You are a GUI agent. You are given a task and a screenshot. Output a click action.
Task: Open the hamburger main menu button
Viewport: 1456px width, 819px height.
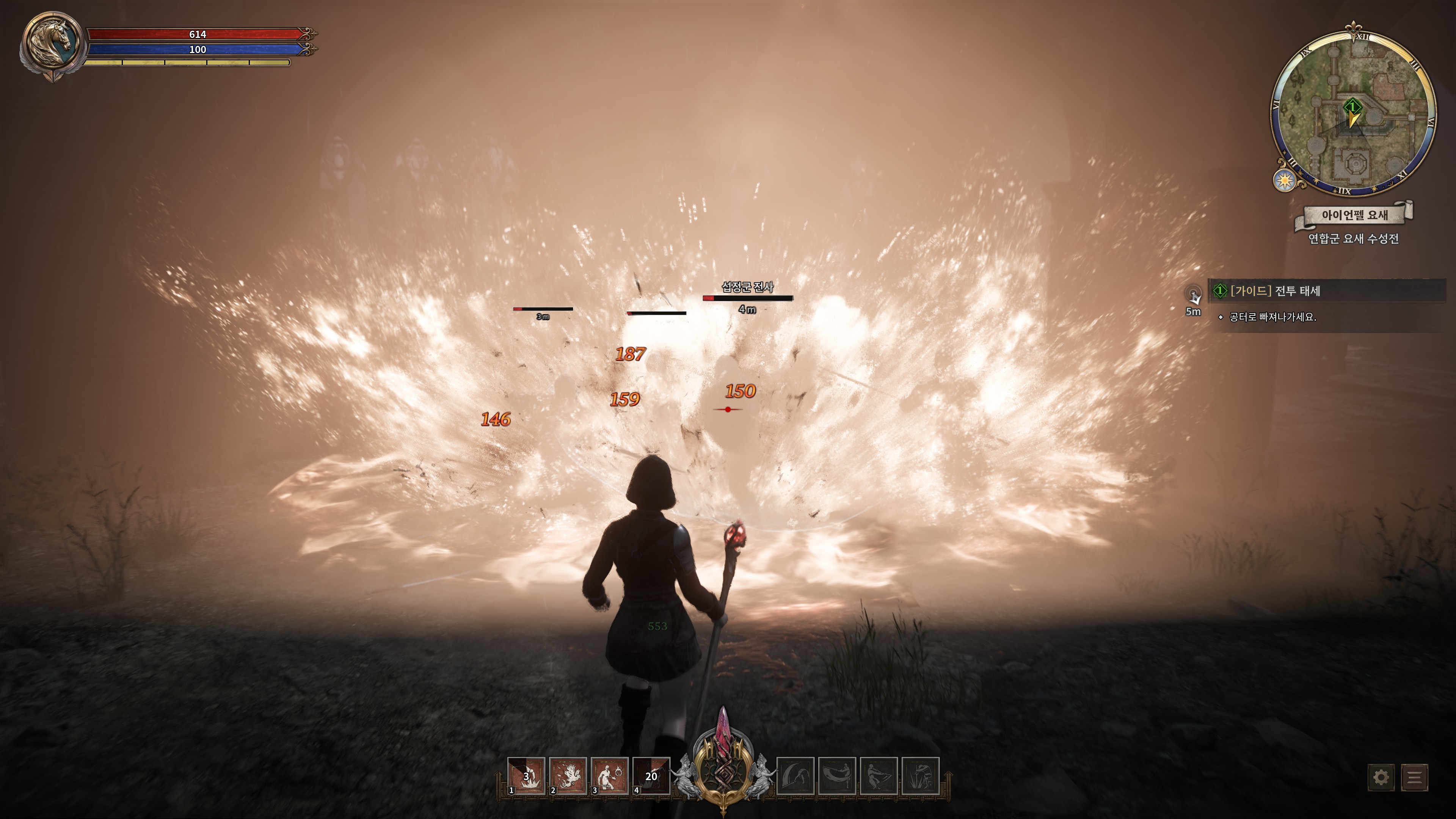click(1414, 777)
